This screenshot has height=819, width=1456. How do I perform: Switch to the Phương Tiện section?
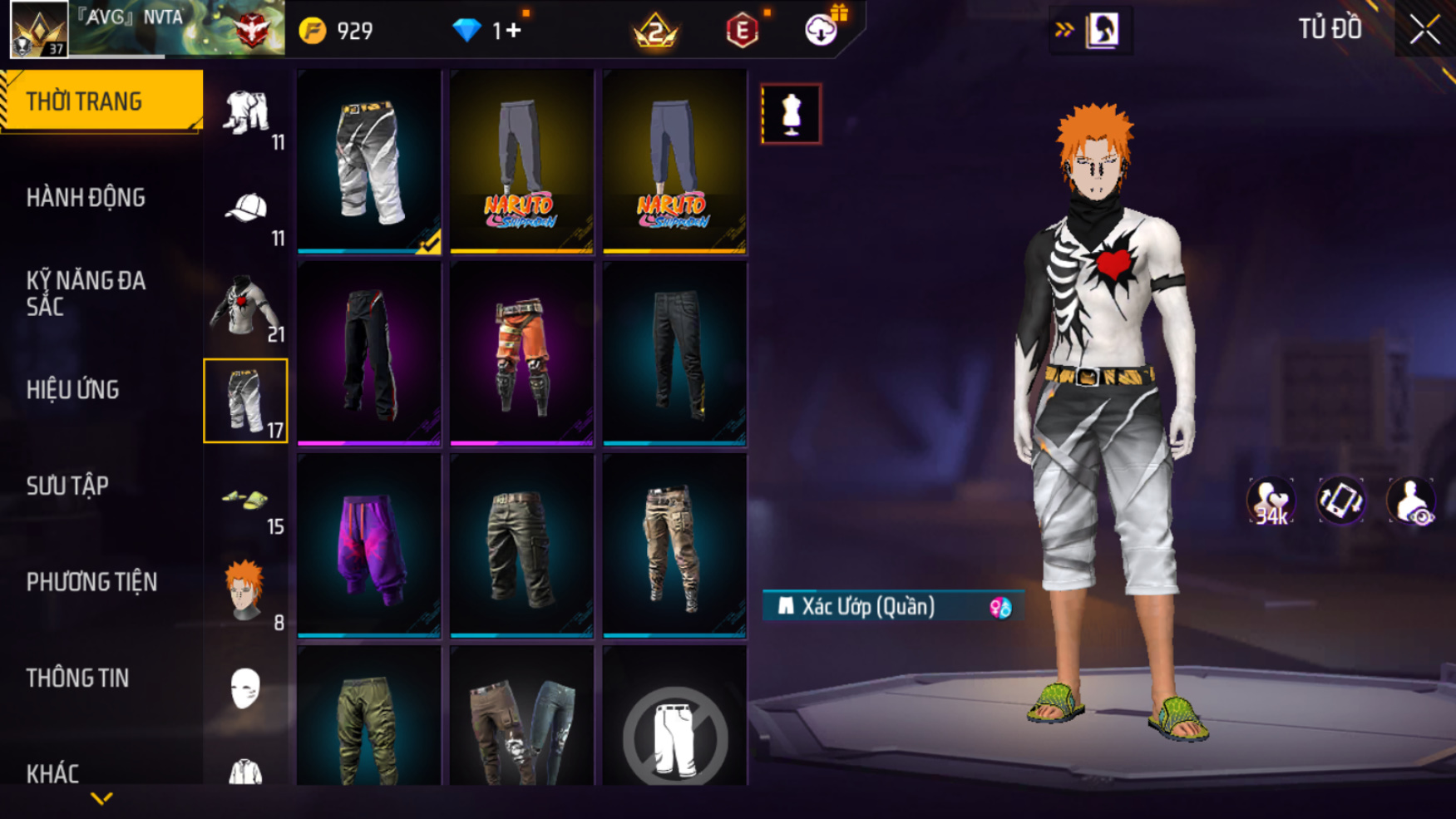(91, 582)
